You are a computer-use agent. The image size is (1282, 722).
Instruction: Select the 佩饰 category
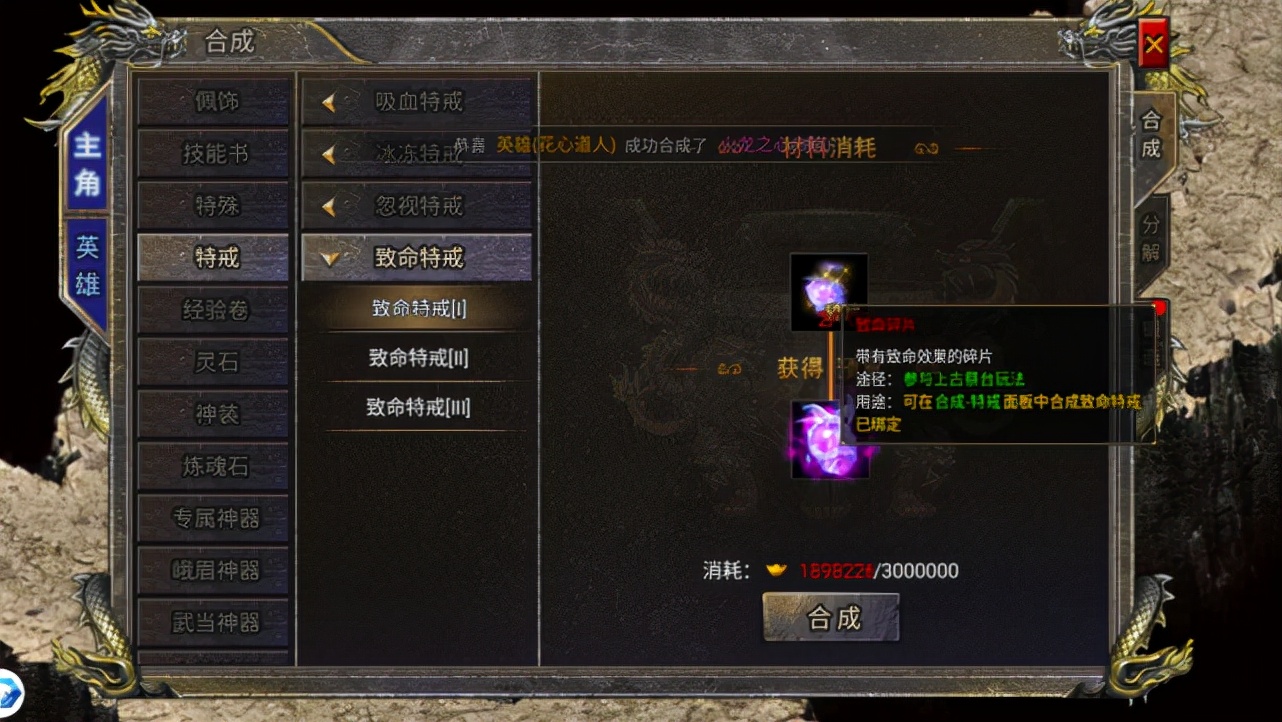pyautogui.click(x=214, y=101)
